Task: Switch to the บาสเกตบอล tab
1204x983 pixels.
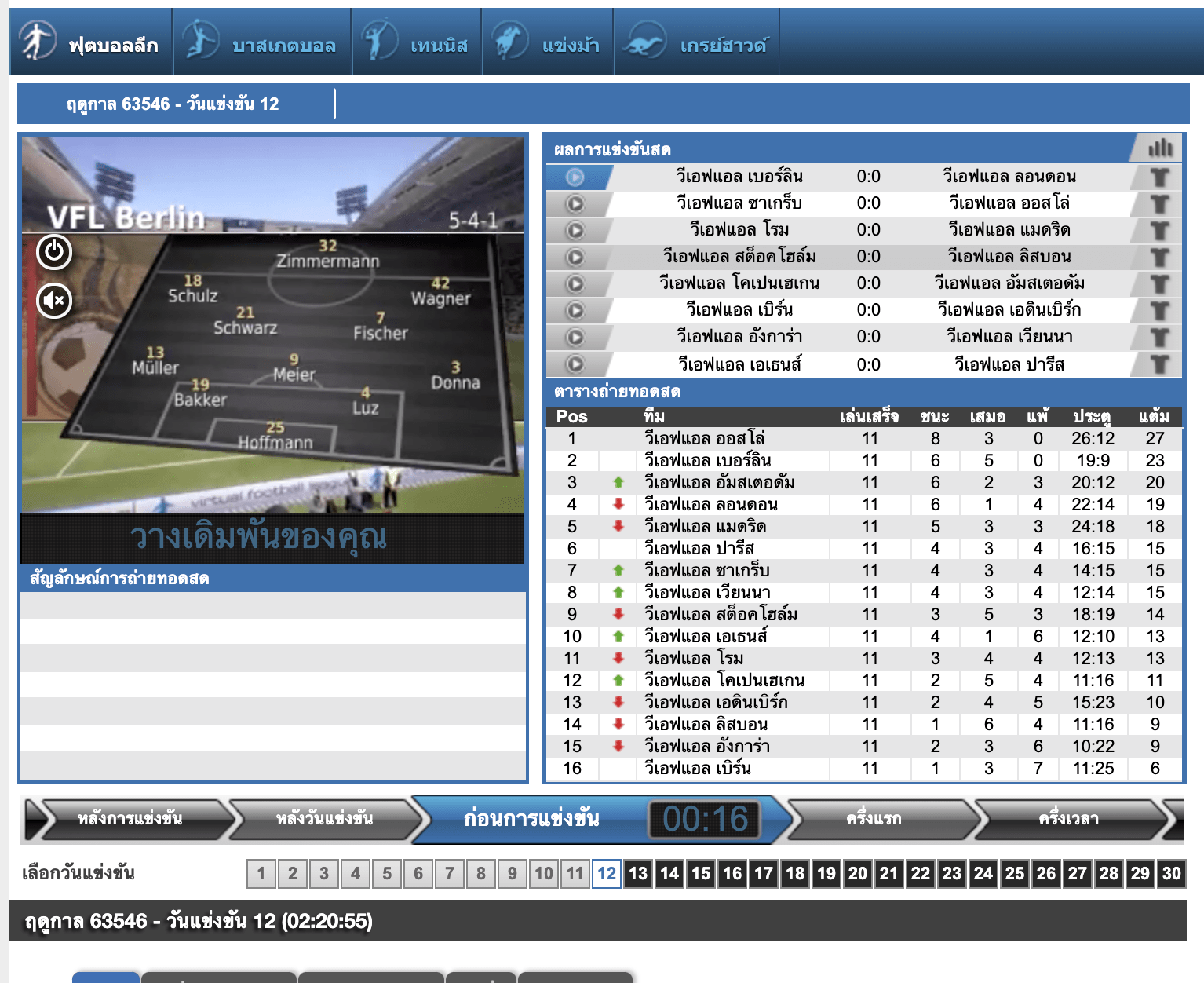Action: pos(262,43)
